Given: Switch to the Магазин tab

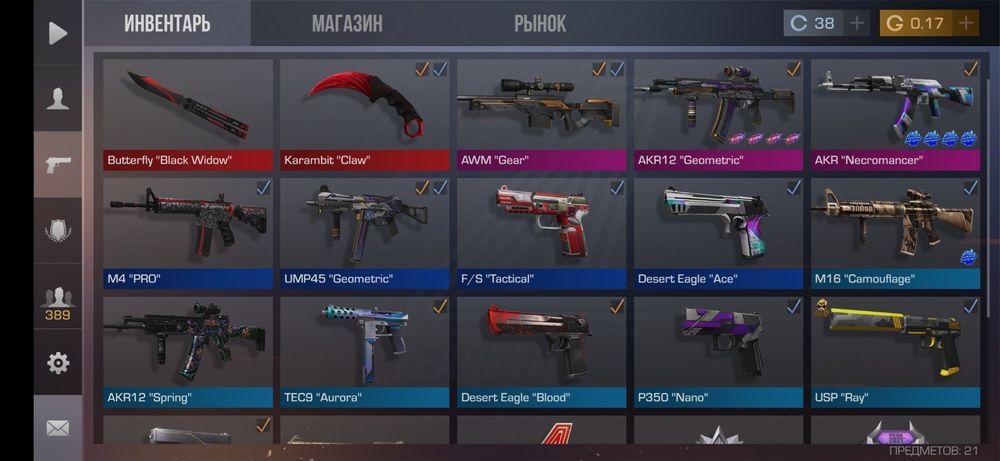Looking at the screenshot, I should click(x=346, y=23).
